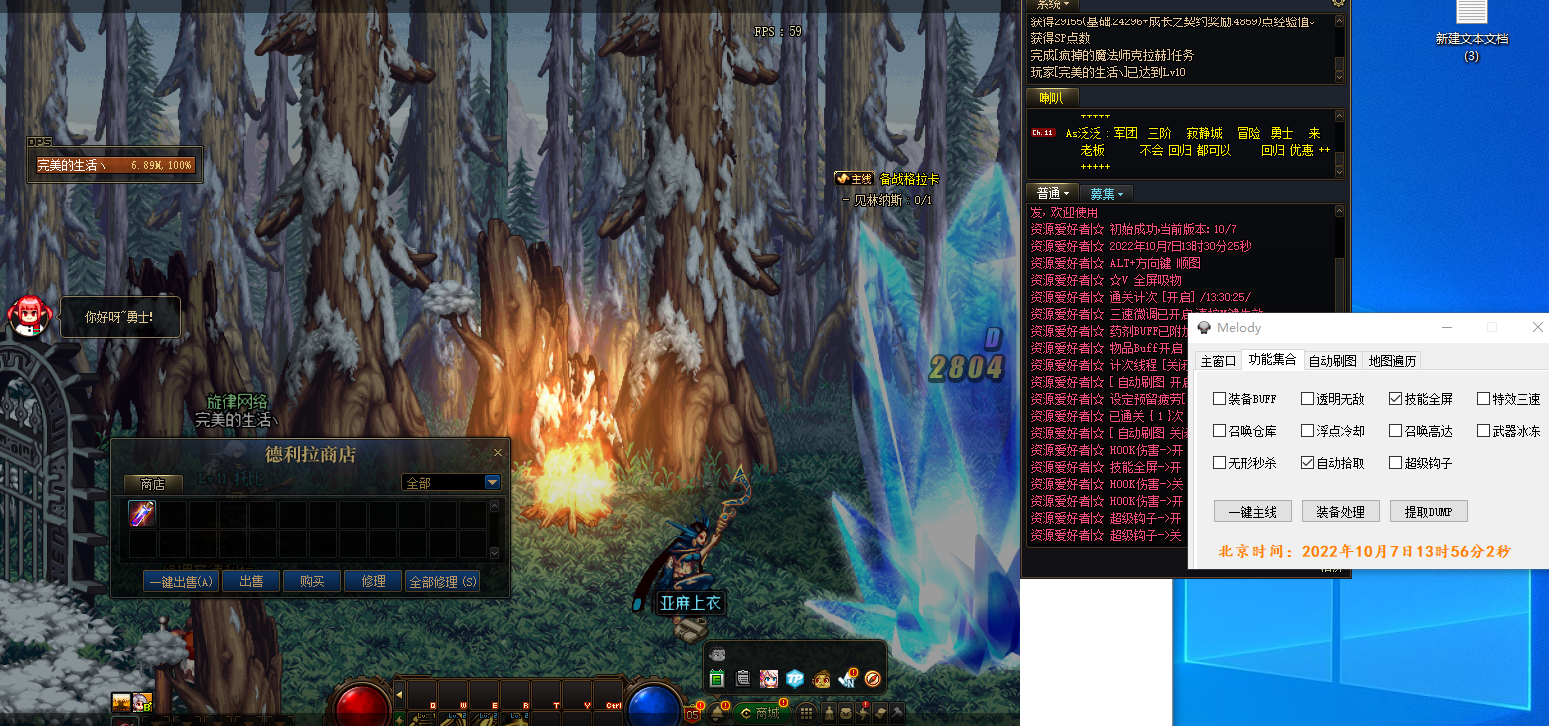
Task: Click the 全部修理 (S) repair-all button
Action: [443, 581]
